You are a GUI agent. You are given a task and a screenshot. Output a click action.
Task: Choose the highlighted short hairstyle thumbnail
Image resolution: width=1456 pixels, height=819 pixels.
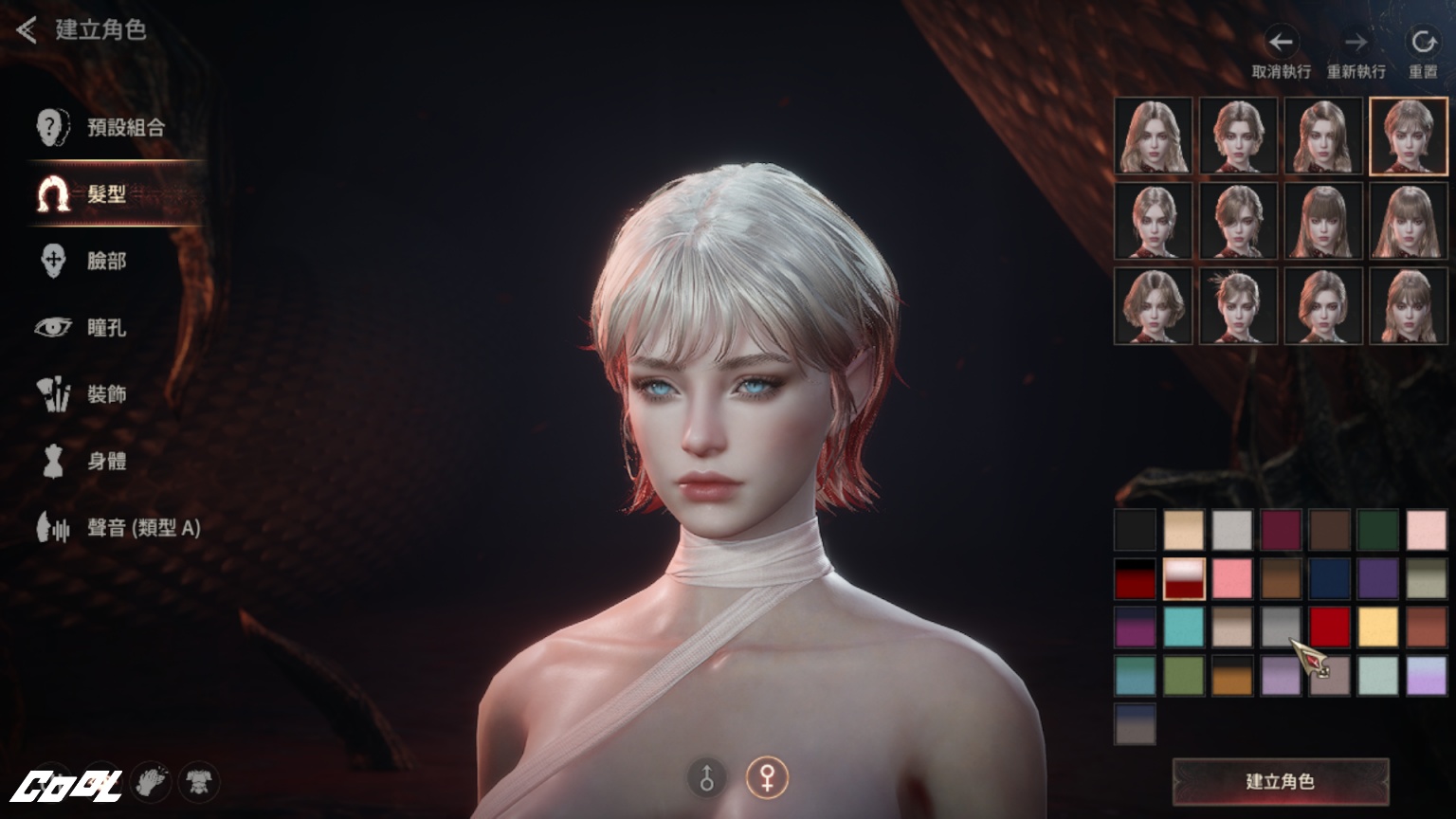1408,136
